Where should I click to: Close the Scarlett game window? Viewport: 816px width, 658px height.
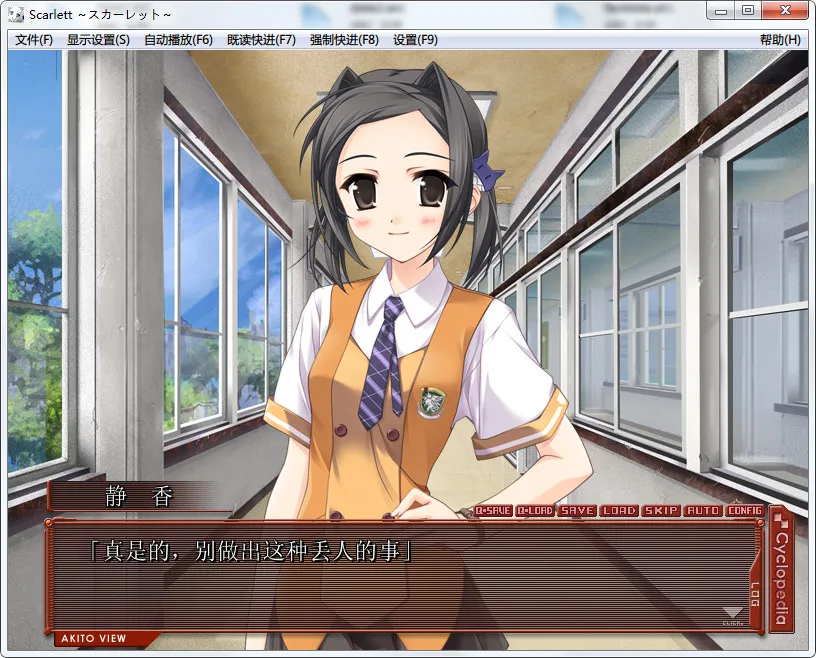pos(786,11)
